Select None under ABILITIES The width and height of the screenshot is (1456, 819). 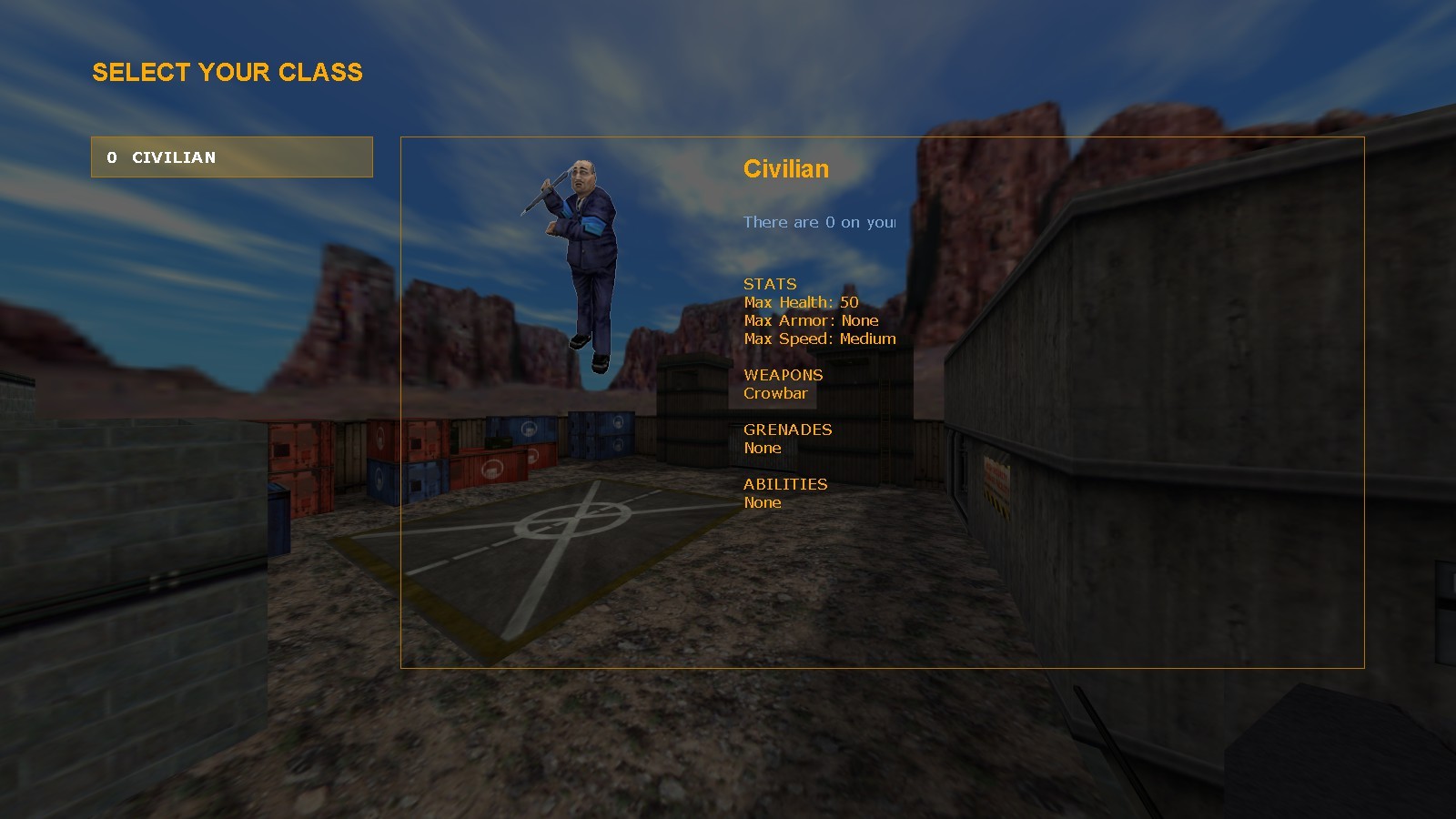(762, 502)
